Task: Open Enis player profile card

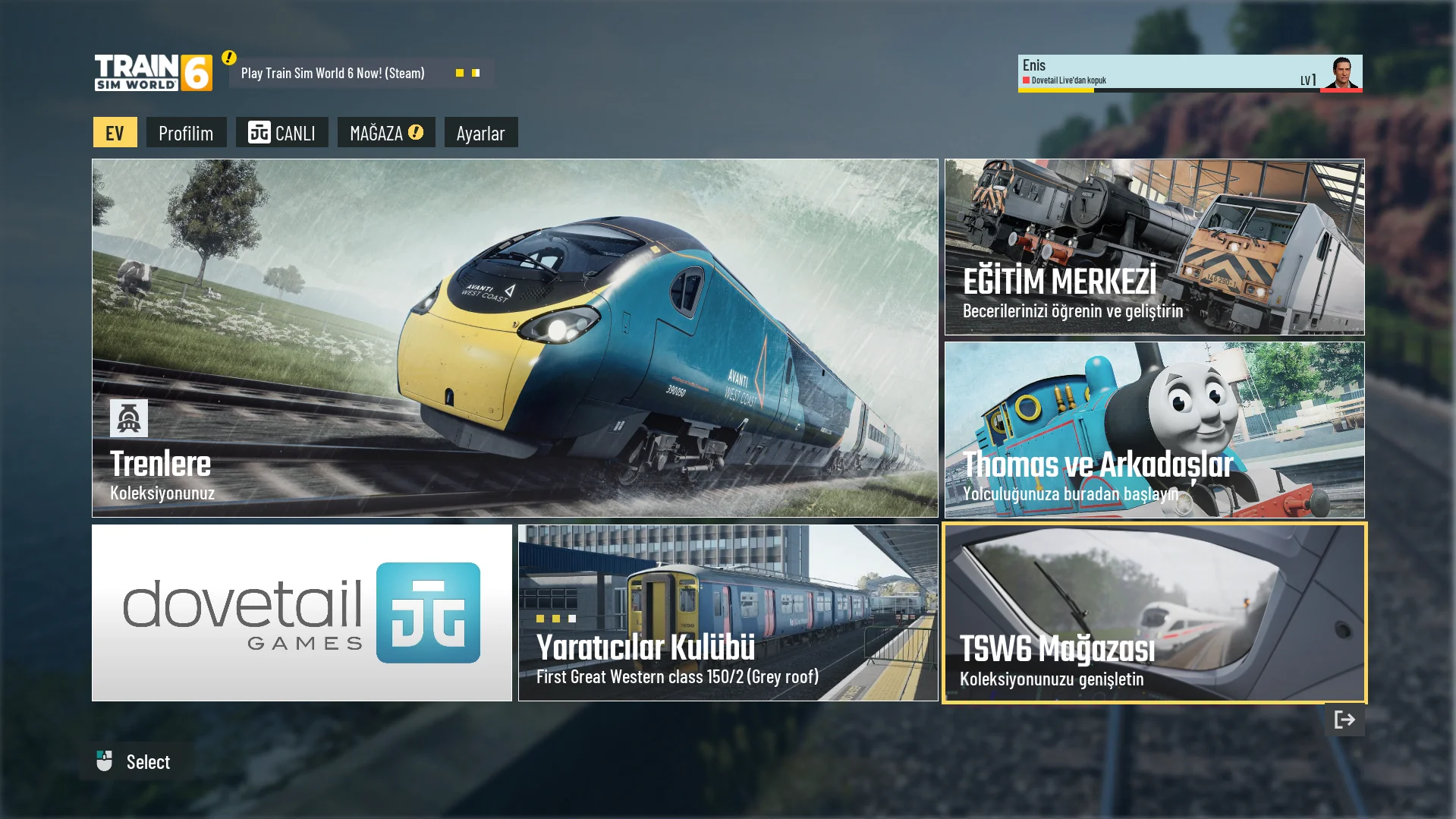Action: 1189,73
